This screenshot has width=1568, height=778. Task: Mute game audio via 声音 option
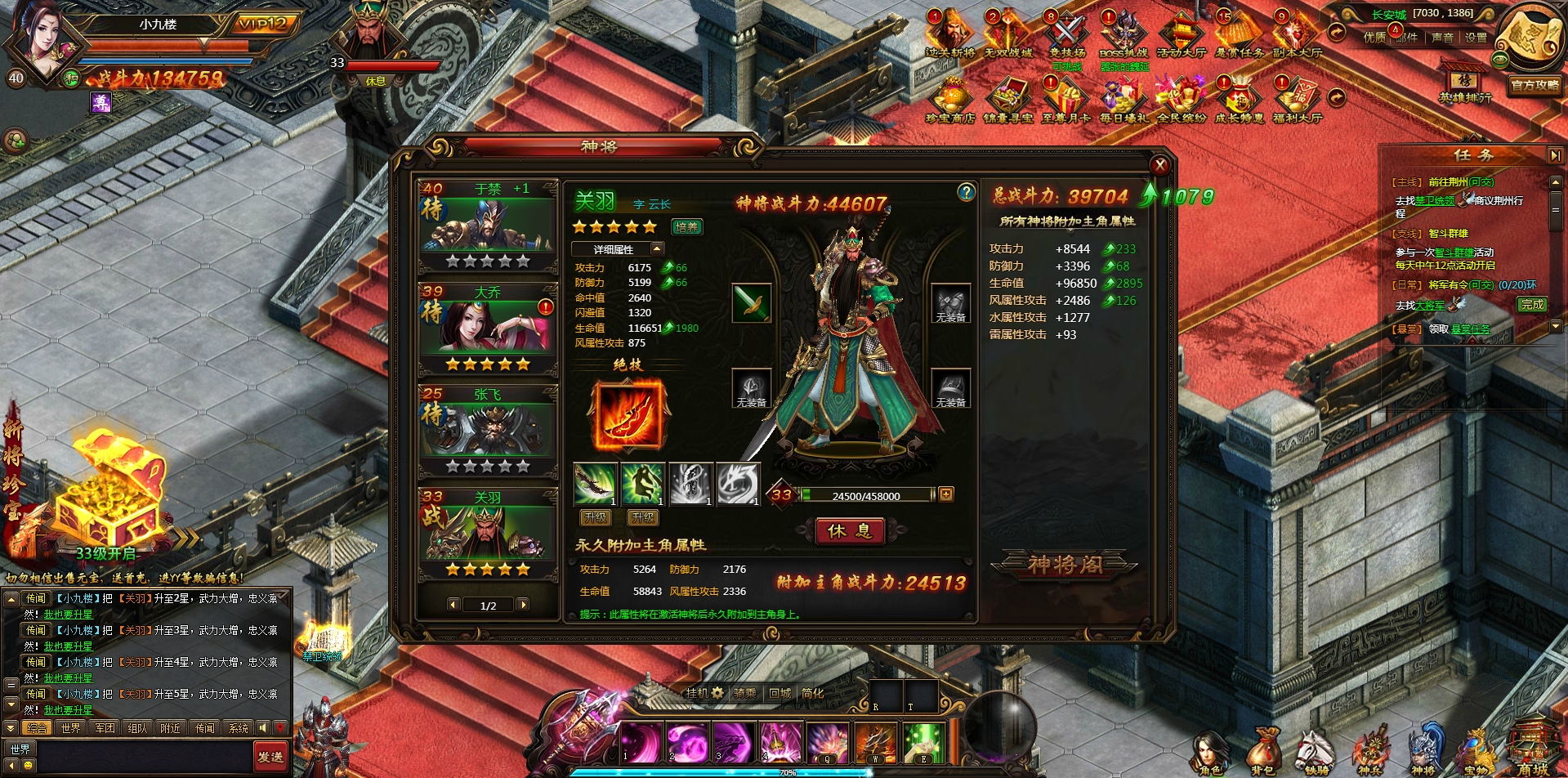click(x=1443, y=38)
